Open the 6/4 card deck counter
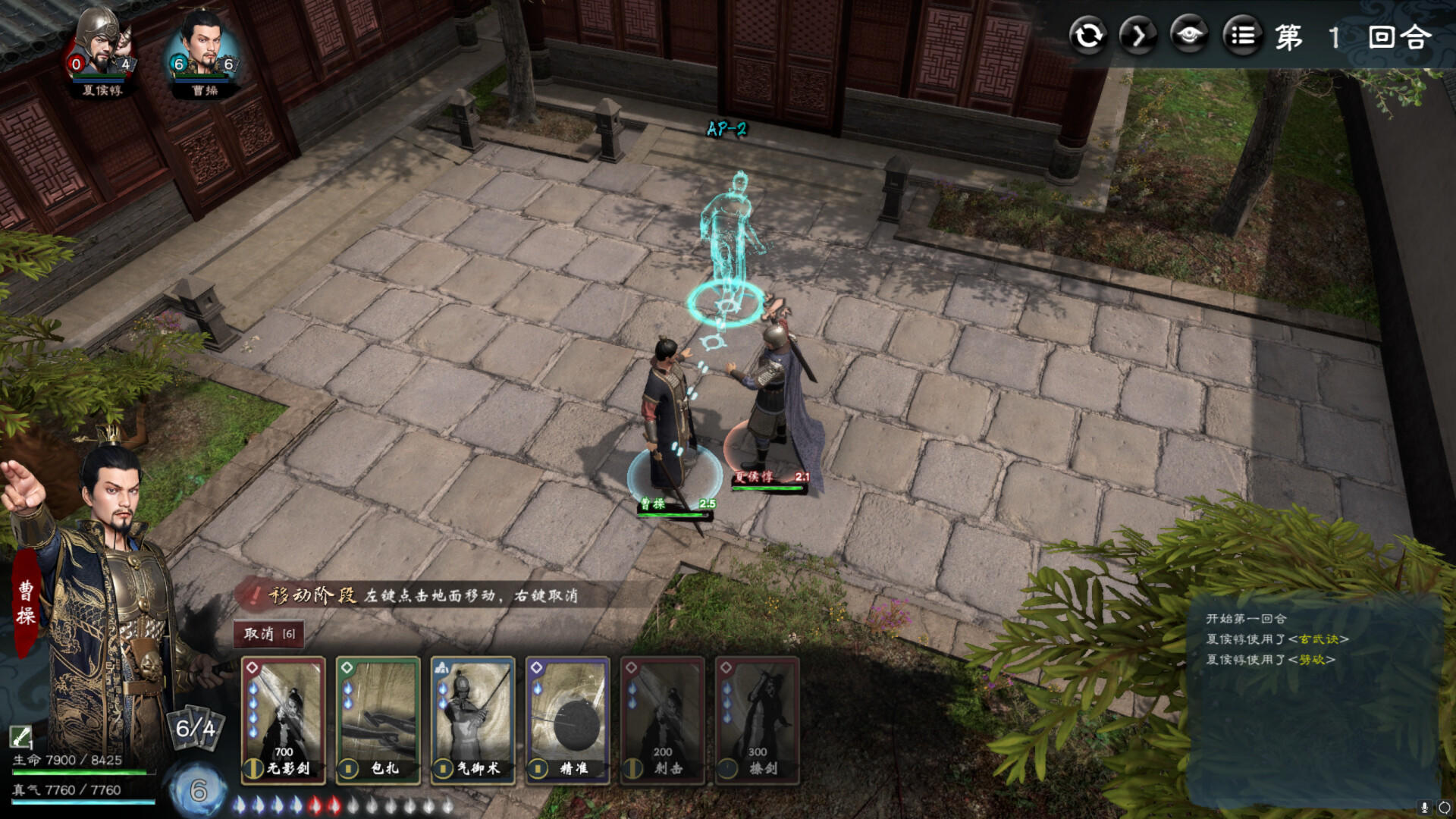Image resolution: width=1456 pixels, height=819 pixels. (x=196, y=729)
